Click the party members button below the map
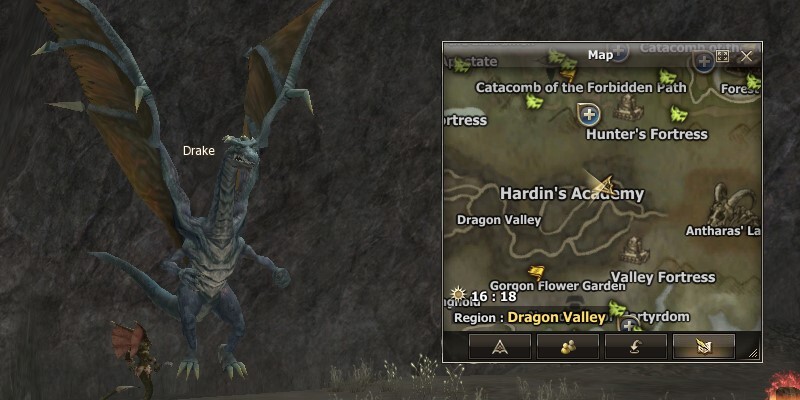This screenshot has width=800, height=400. click(x=568, y=346)
